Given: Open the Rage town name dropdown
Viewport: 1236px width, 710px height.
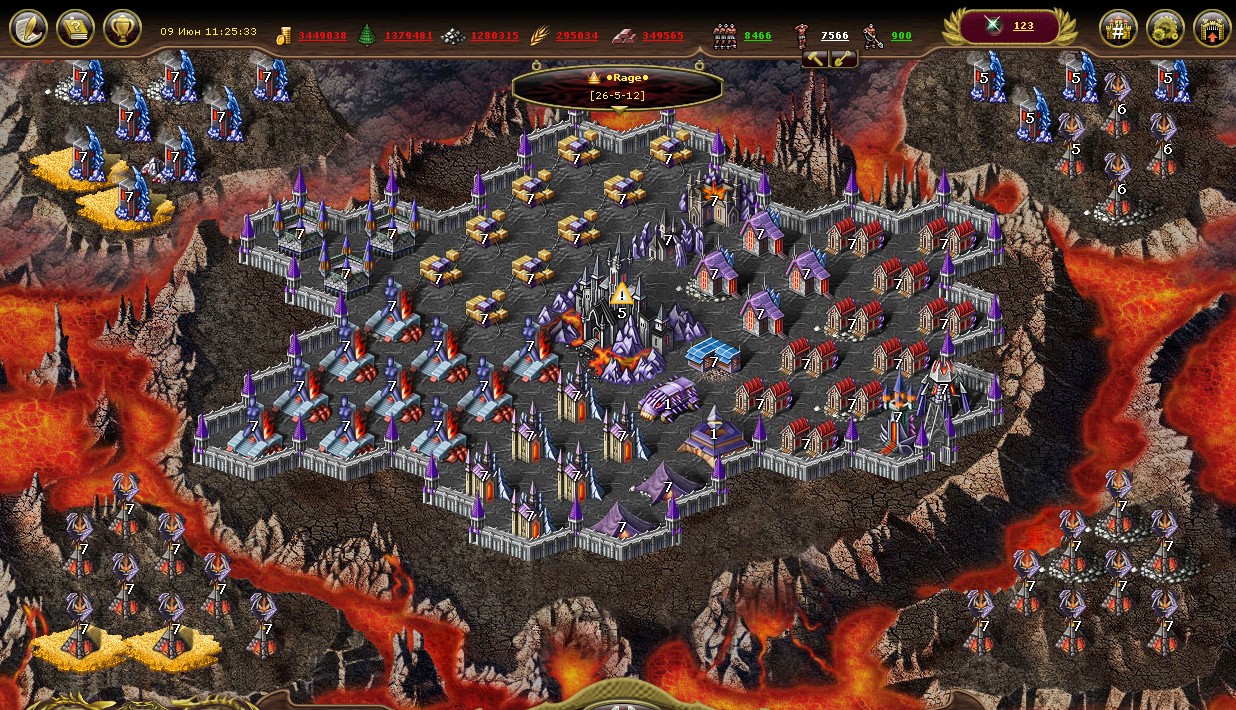Looking at the screenshot, I should point(617,86).
